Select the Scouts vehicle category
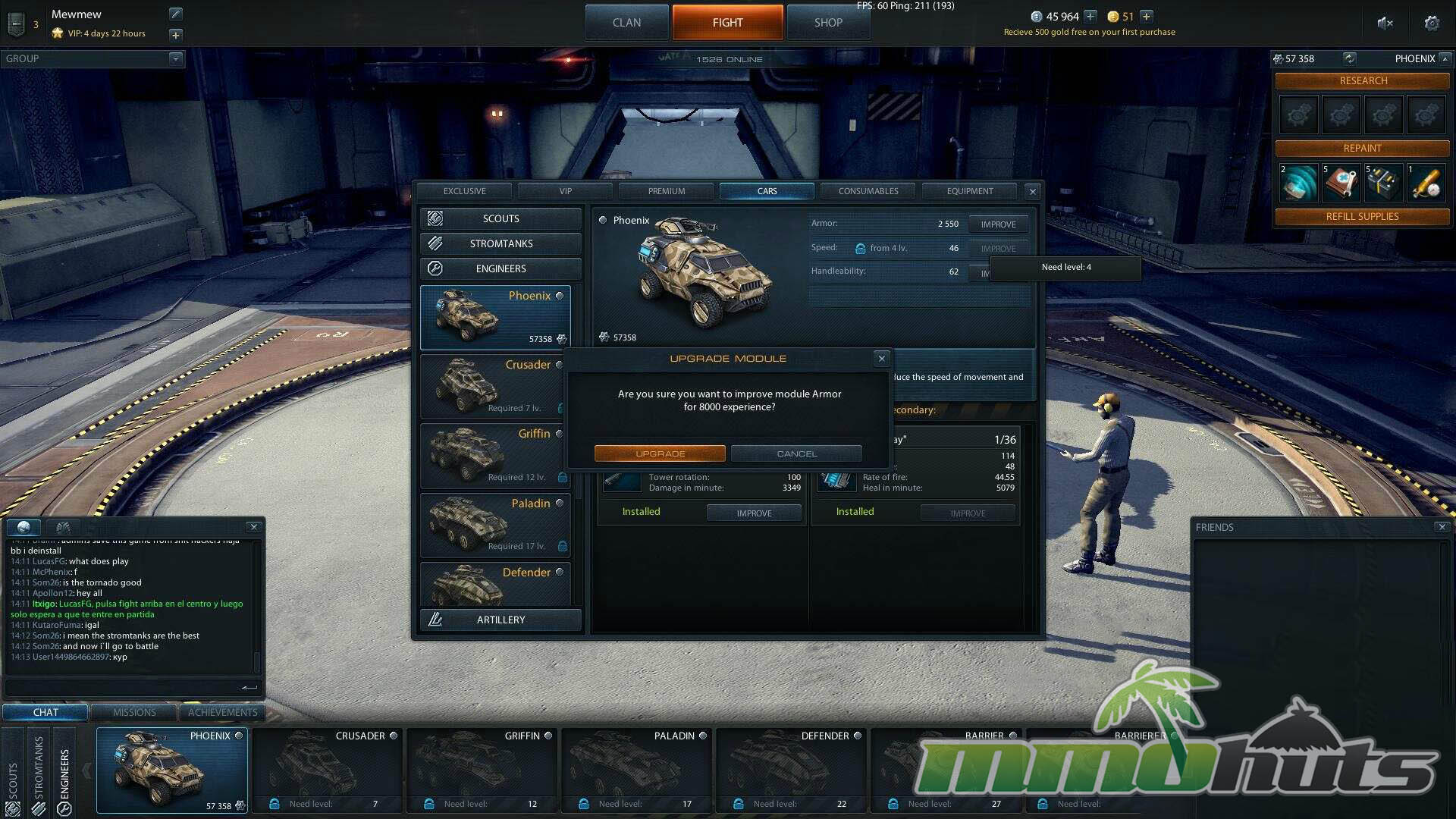The image size is (1456, 819). pyautogui.click(x=500, y=218)
